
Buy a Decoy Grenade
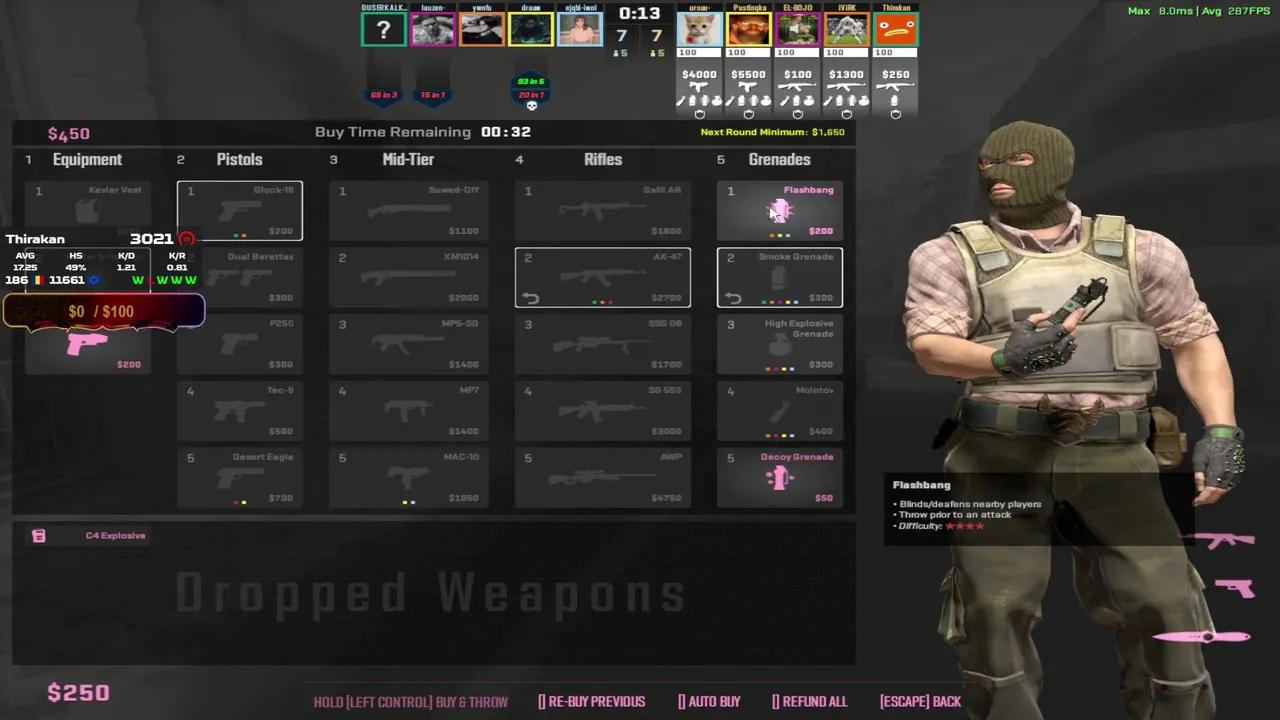click(x=779, y=477)
